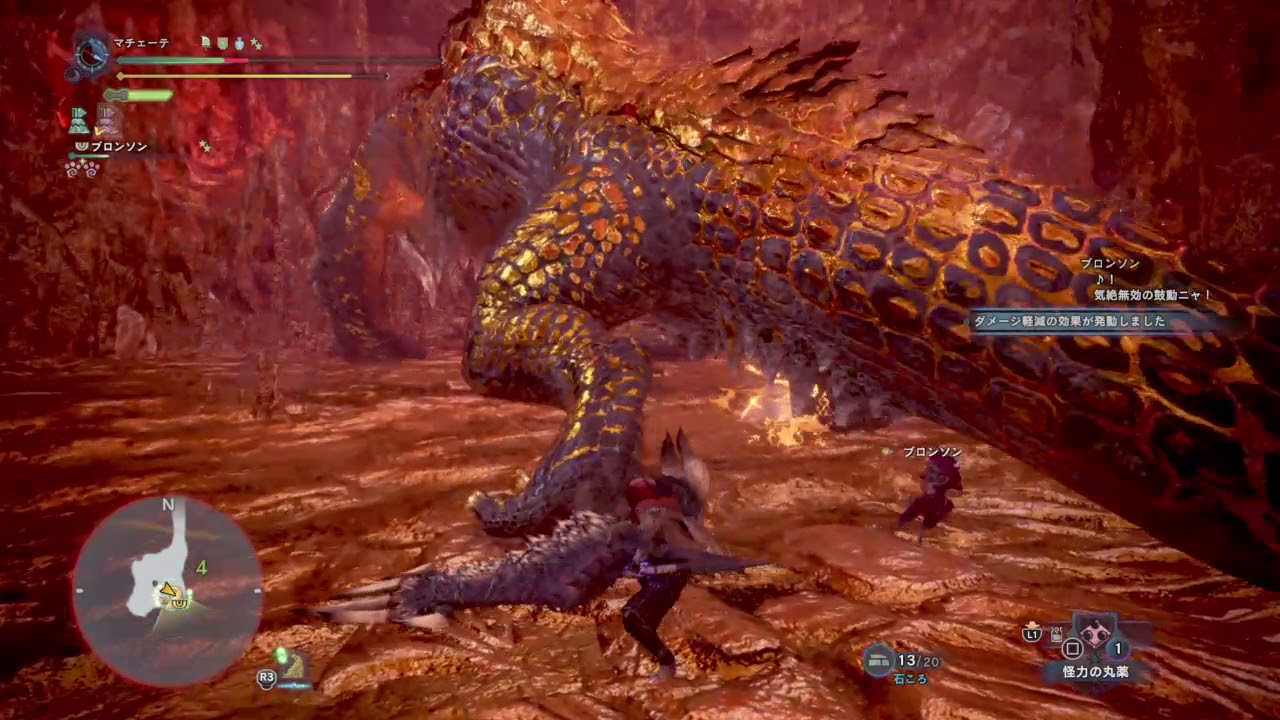Click the leaf buff icon above the health bar
The height and width of the screenshot is (720, 1280).
205,42
